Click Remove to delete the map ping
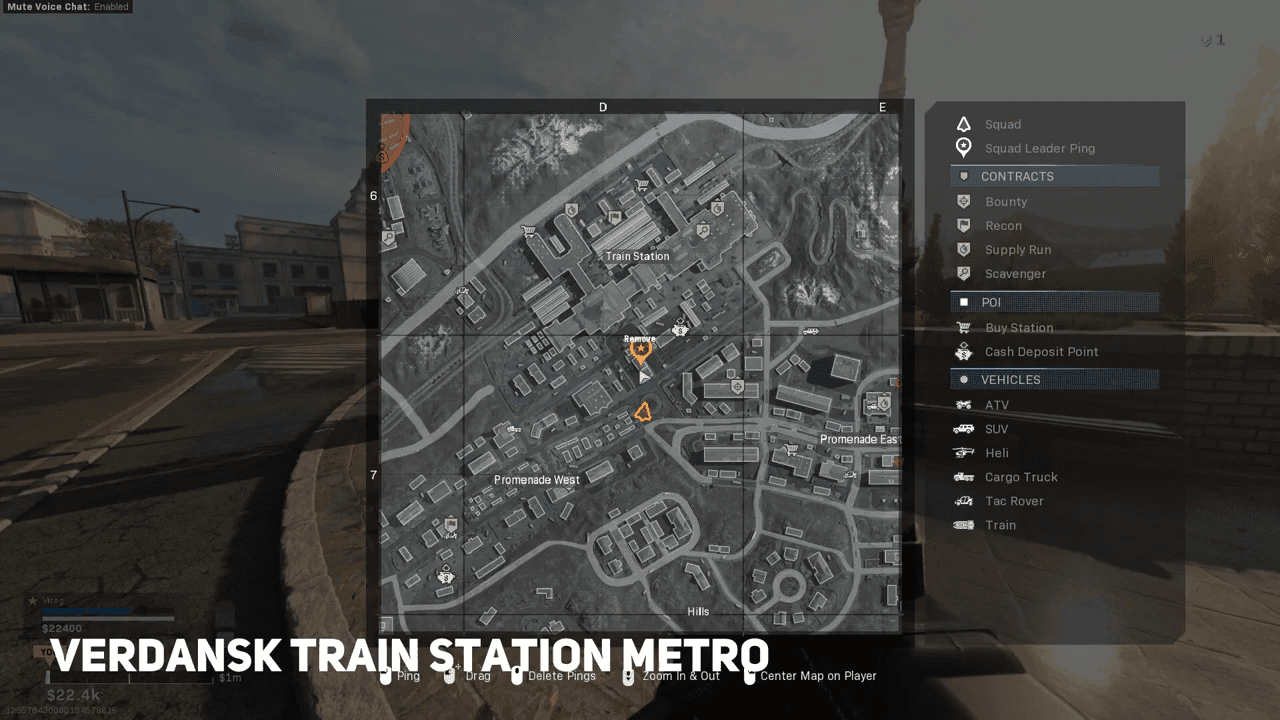The height and width of the screenshot is (720, 1280). (x=639, y=339)
